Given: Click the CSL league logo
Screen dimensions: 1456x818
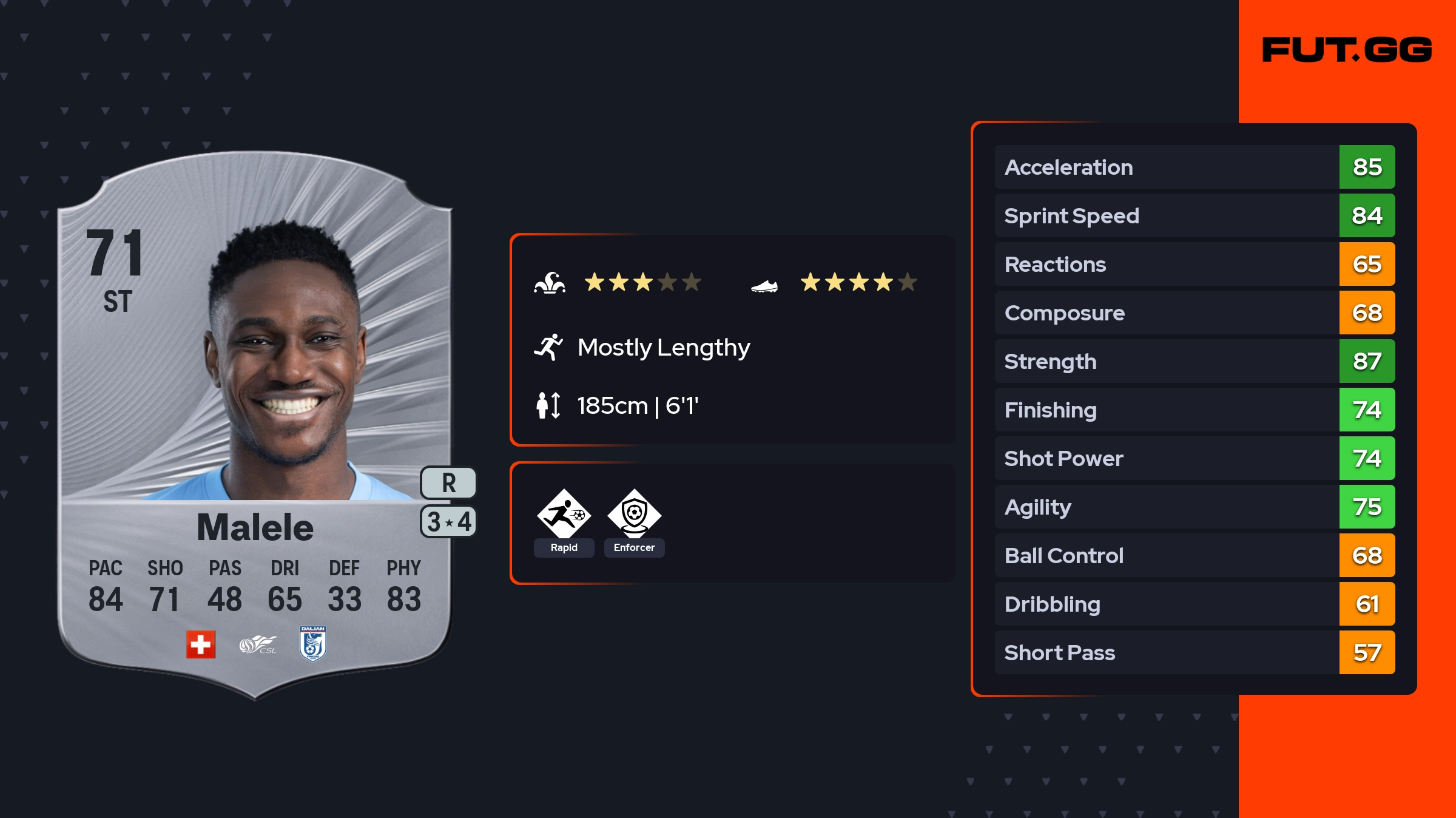Looking at the screenshot, I should coord(258,644).
